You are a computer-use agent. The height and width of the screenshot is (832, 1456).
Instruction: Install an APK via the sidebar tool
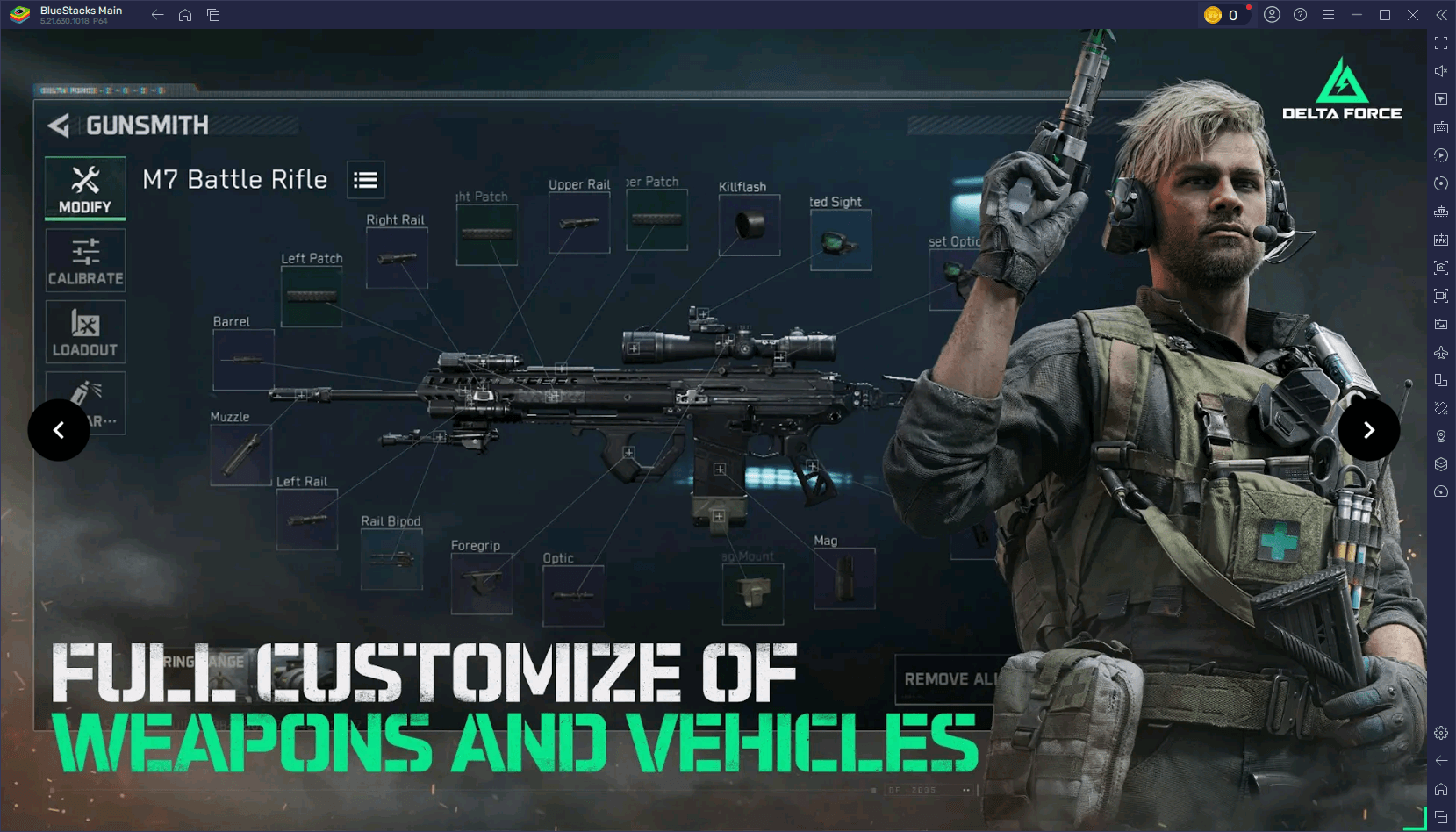1440,239
